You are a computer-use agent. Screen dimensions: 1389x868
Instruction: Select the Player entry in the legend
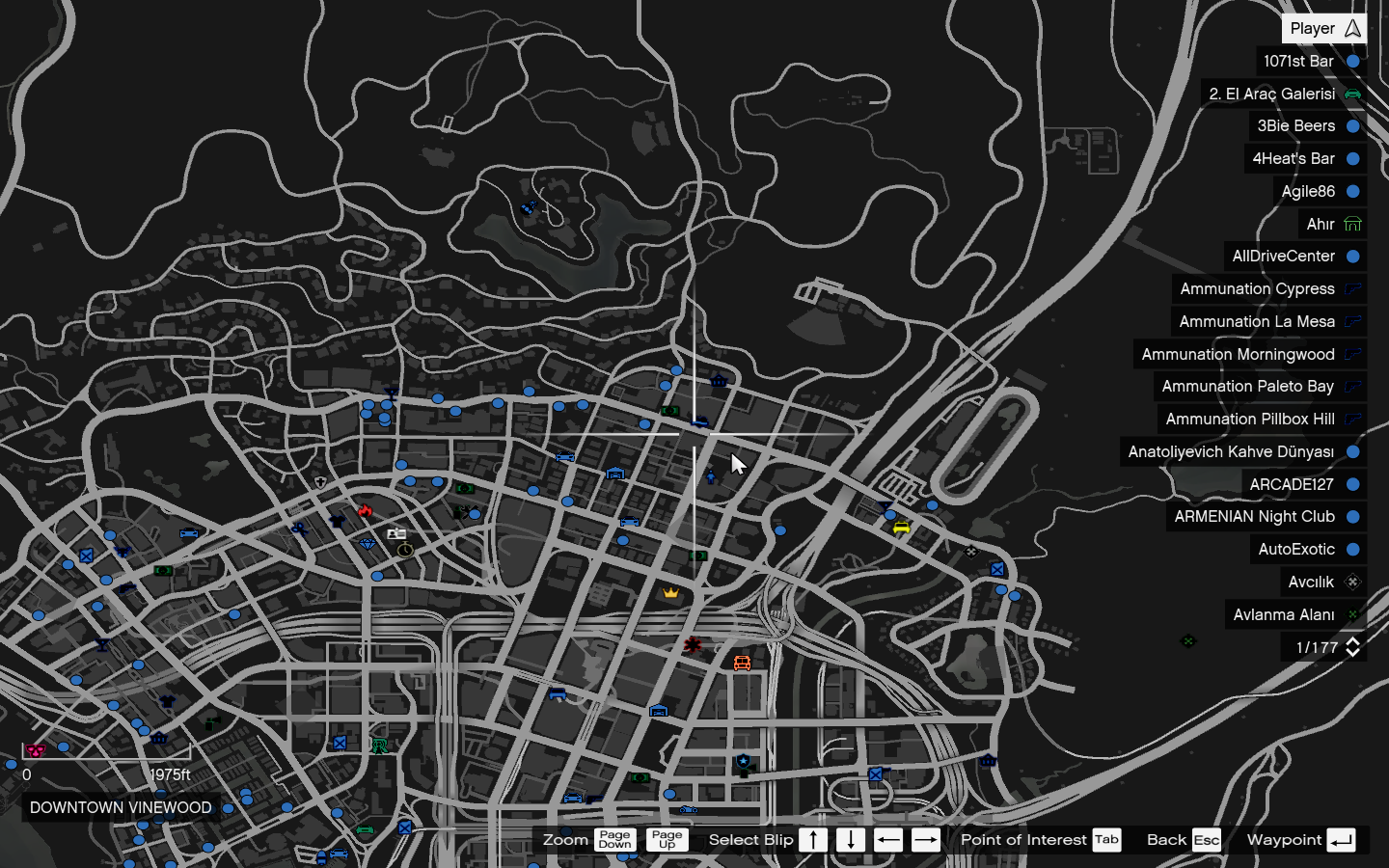coord(1323,29)
